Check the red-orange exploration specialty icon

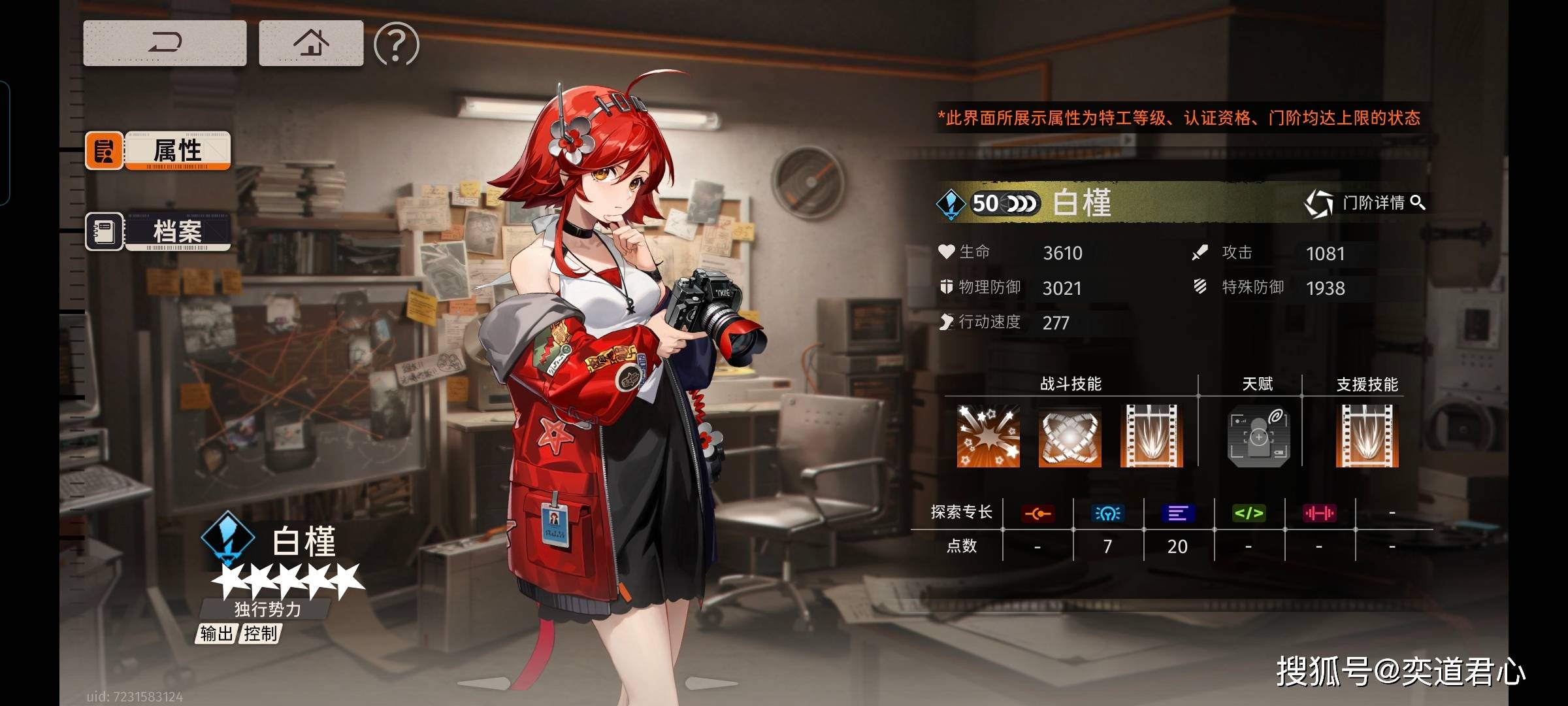tap(1037, 514)
